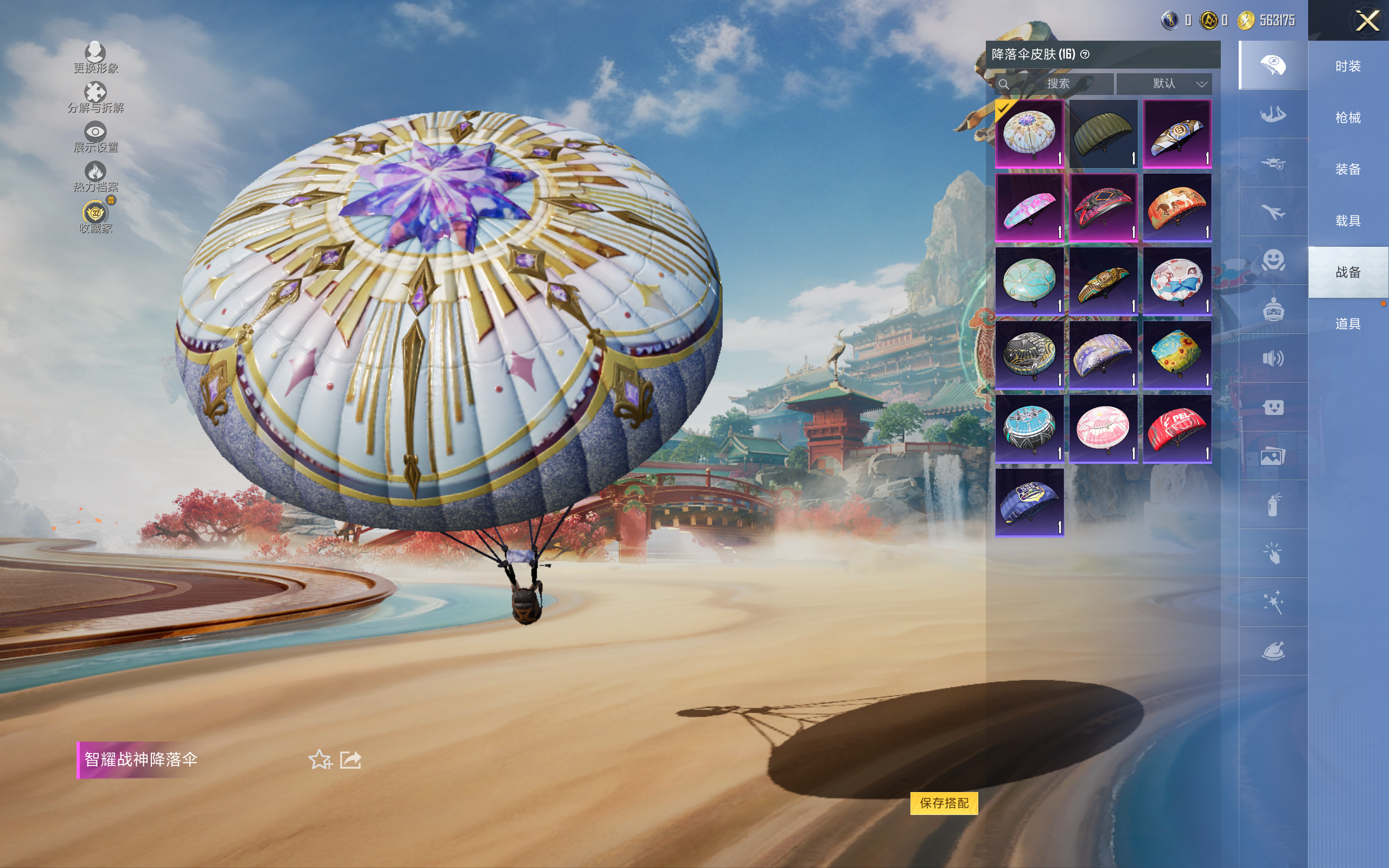Image resolution: width=1389 pixels, height=868 pixels.
Task: Select the sunflower yellow parachute skin
Action: (x=1177, y=355)
